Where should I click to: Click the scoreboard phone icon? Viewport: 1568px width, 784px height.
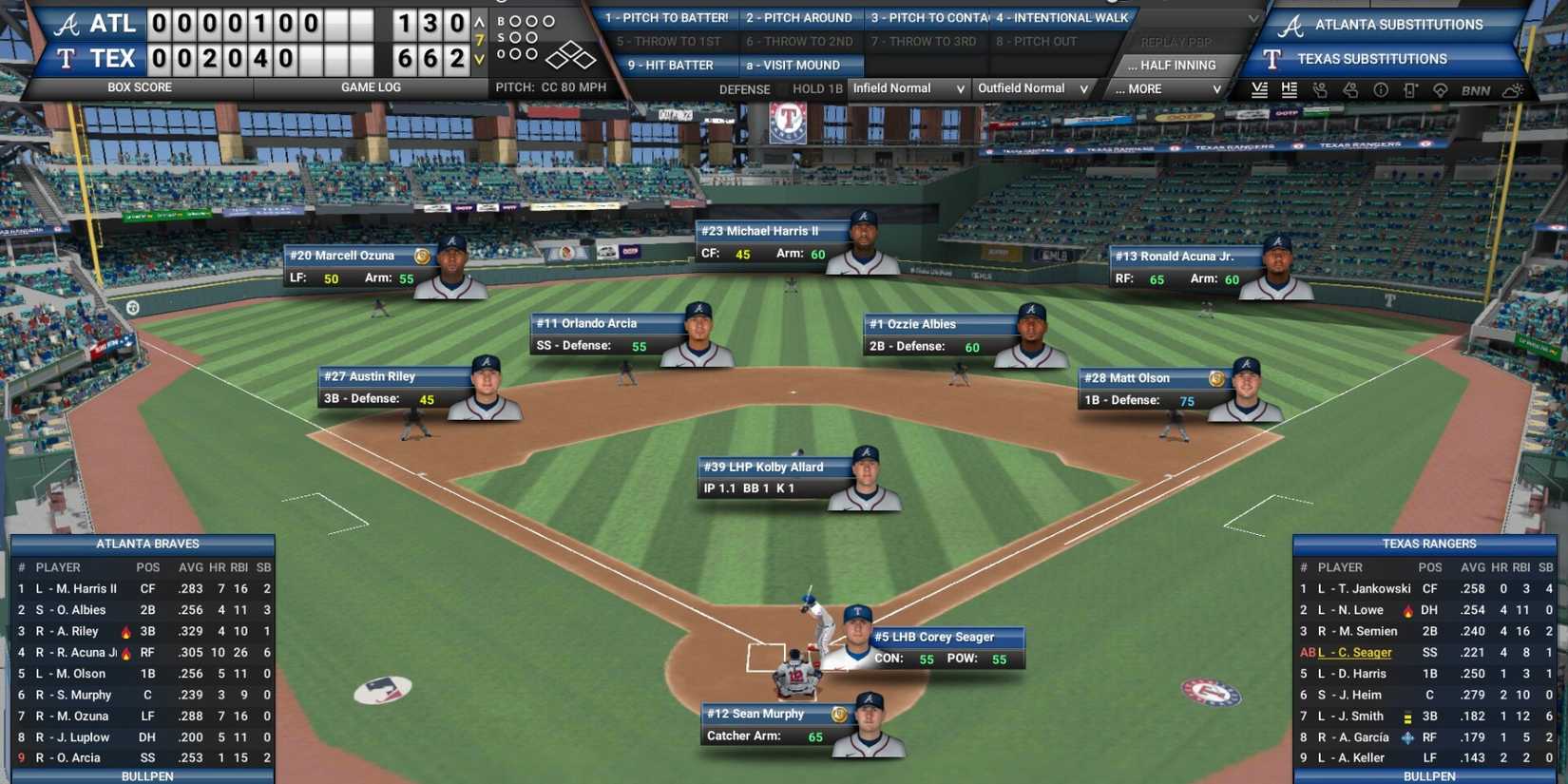pos(1412,90)
